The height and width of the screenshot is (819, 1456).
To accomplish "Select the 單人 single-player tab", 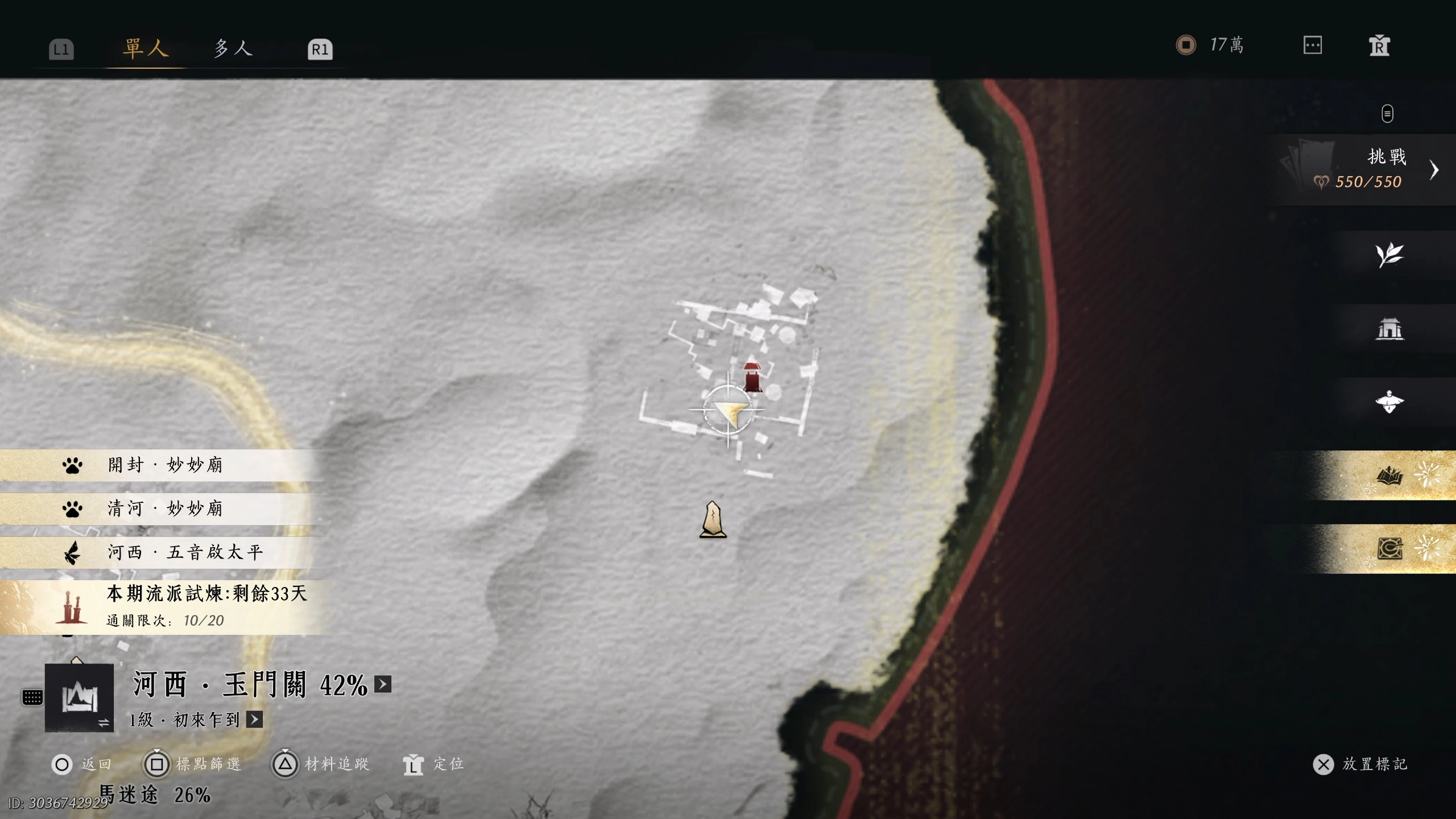I will coord(144,48).
